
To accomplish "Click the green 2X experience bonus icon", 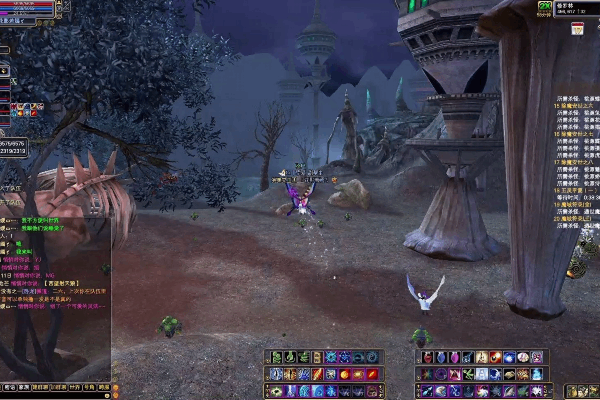I will [544, 7].
